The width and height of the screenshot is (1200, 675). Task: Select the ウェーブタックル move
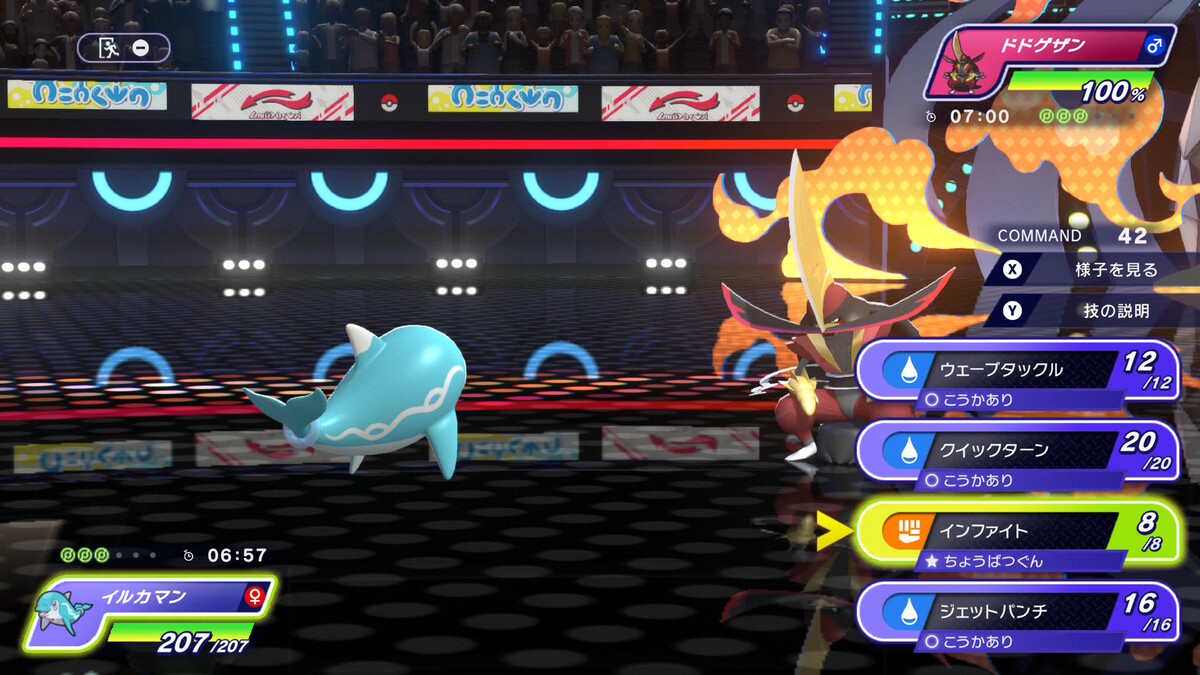1015,370
